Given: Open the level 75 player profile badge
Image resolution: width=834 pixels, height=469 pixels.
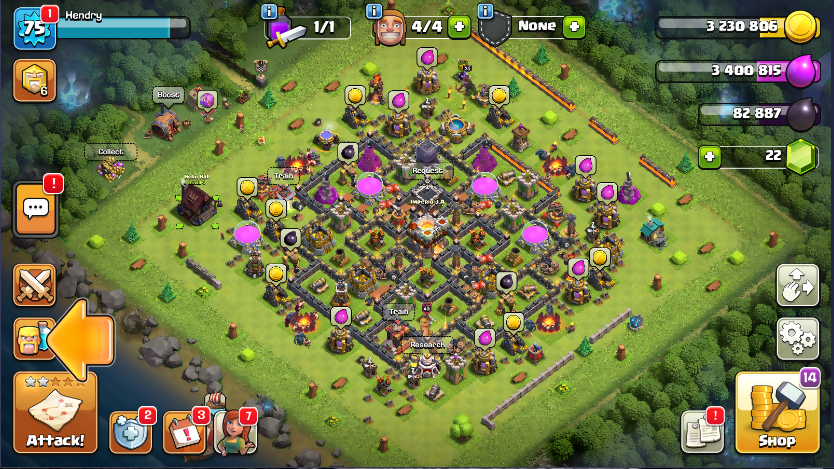Looking at the screenshot, I should (x=31, y=28).
